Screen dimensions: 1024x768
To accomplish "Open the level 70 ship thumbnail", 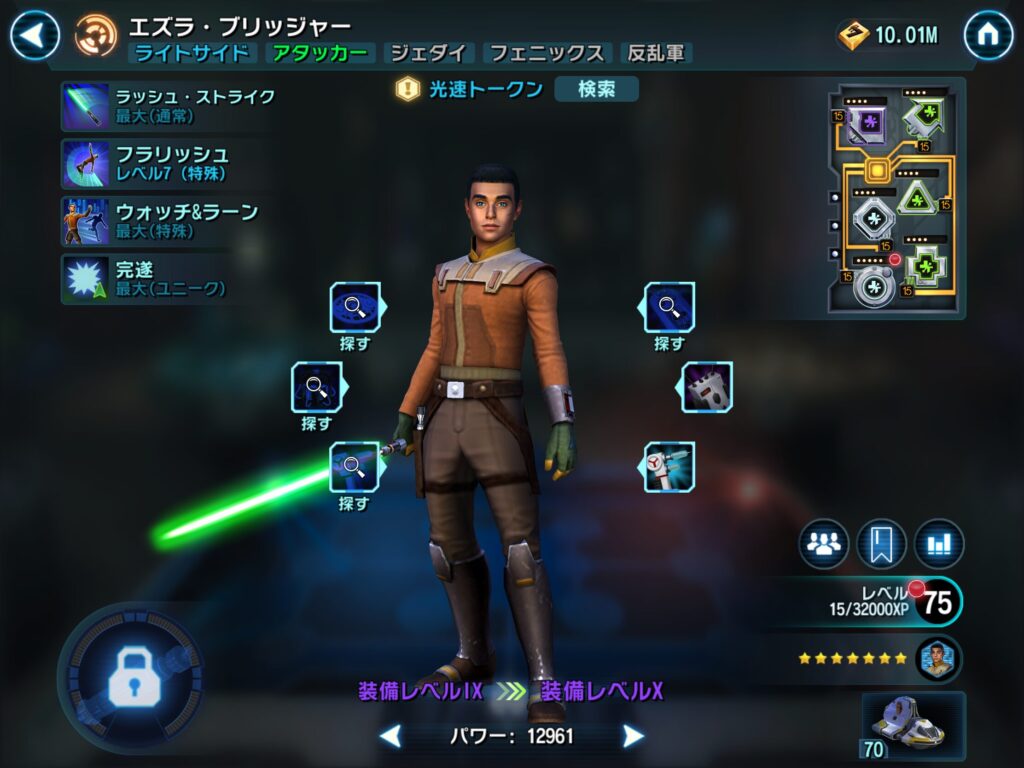I will [913, 726].
